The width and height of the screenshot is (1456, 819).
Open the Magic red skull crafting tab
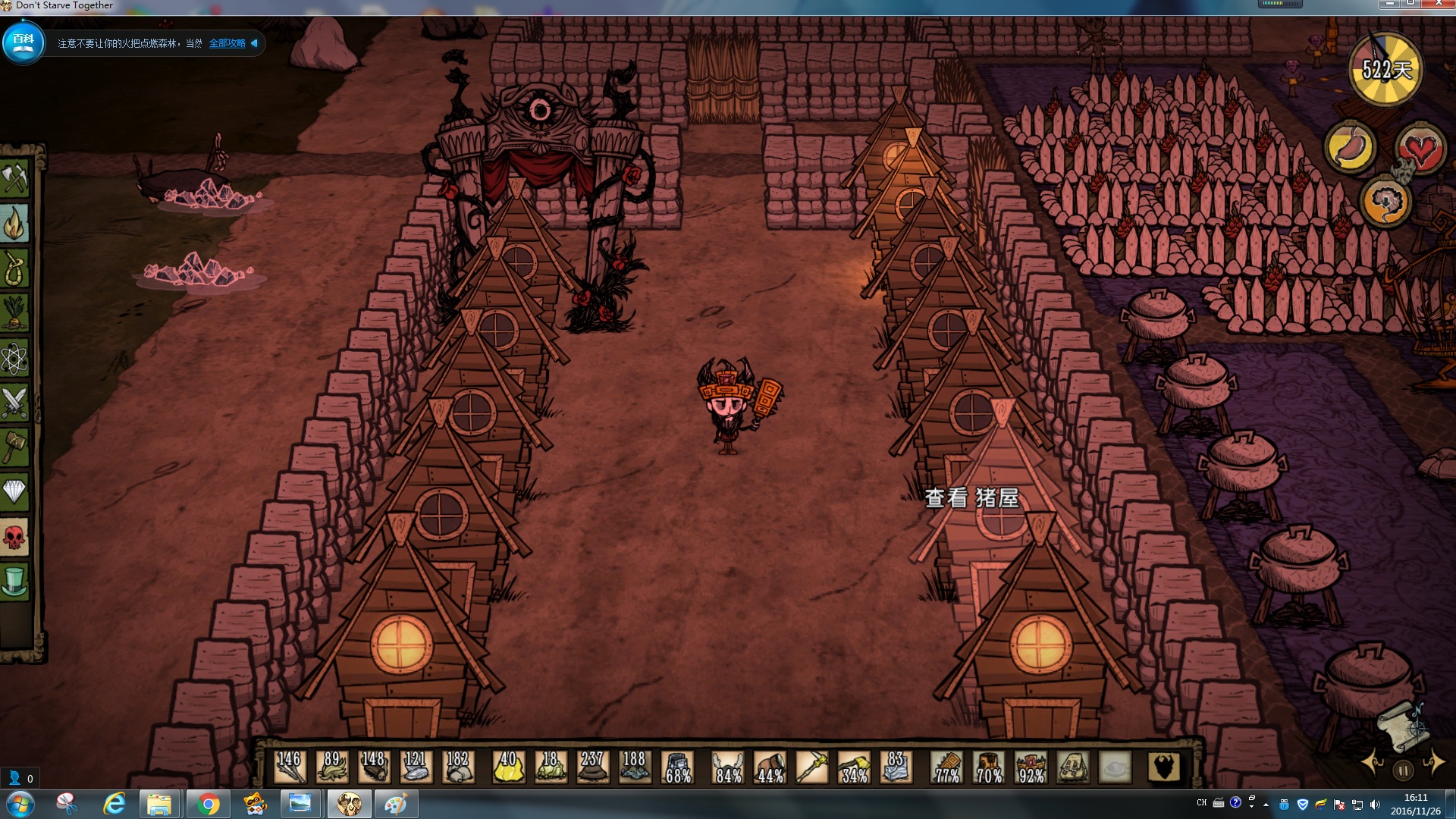[14, 538]
